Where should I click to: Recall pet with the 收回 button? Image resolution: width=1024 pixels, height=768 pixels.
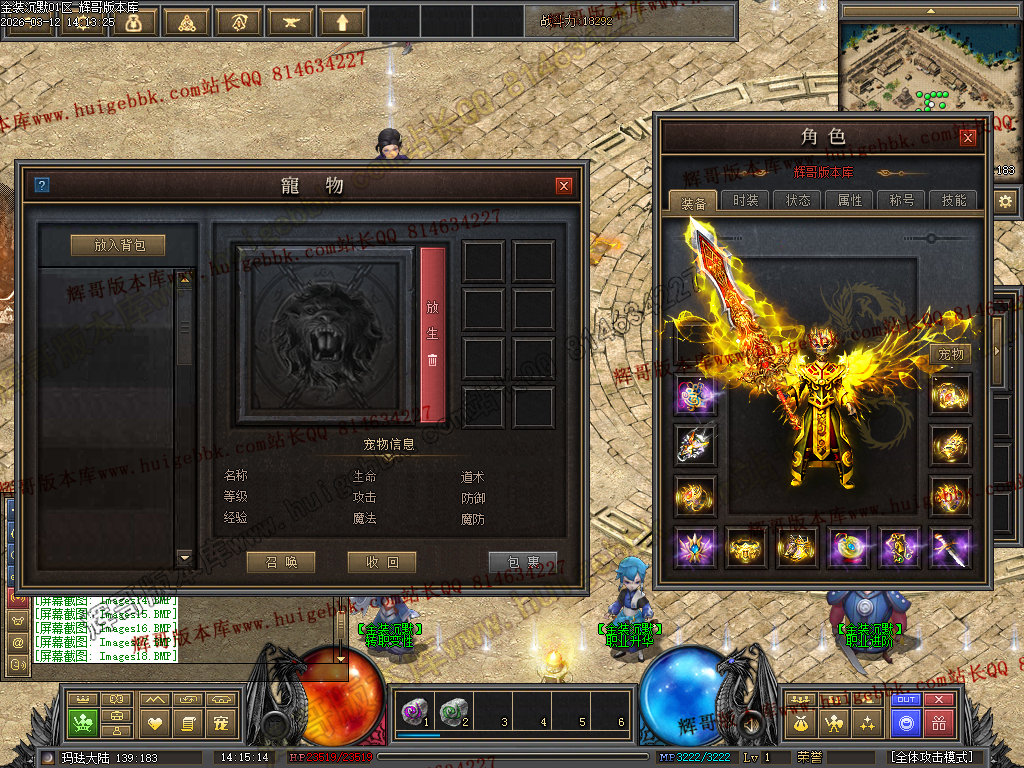click(x=382, y=562)
